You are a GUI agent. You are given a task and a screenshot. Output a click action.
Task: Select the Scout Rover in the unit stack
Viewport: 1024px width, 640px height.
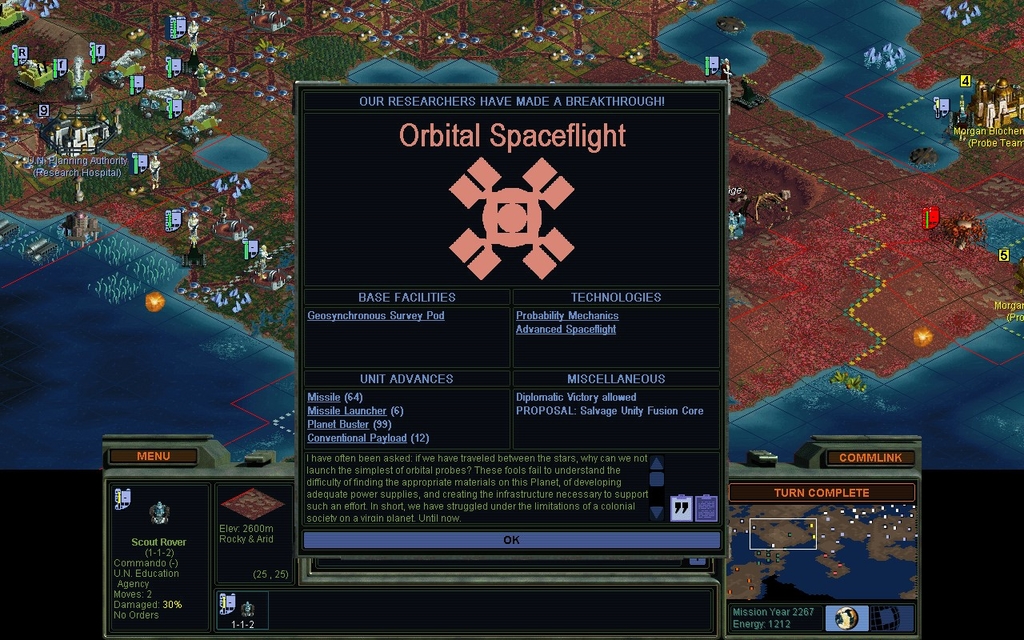tap(241, 609)
